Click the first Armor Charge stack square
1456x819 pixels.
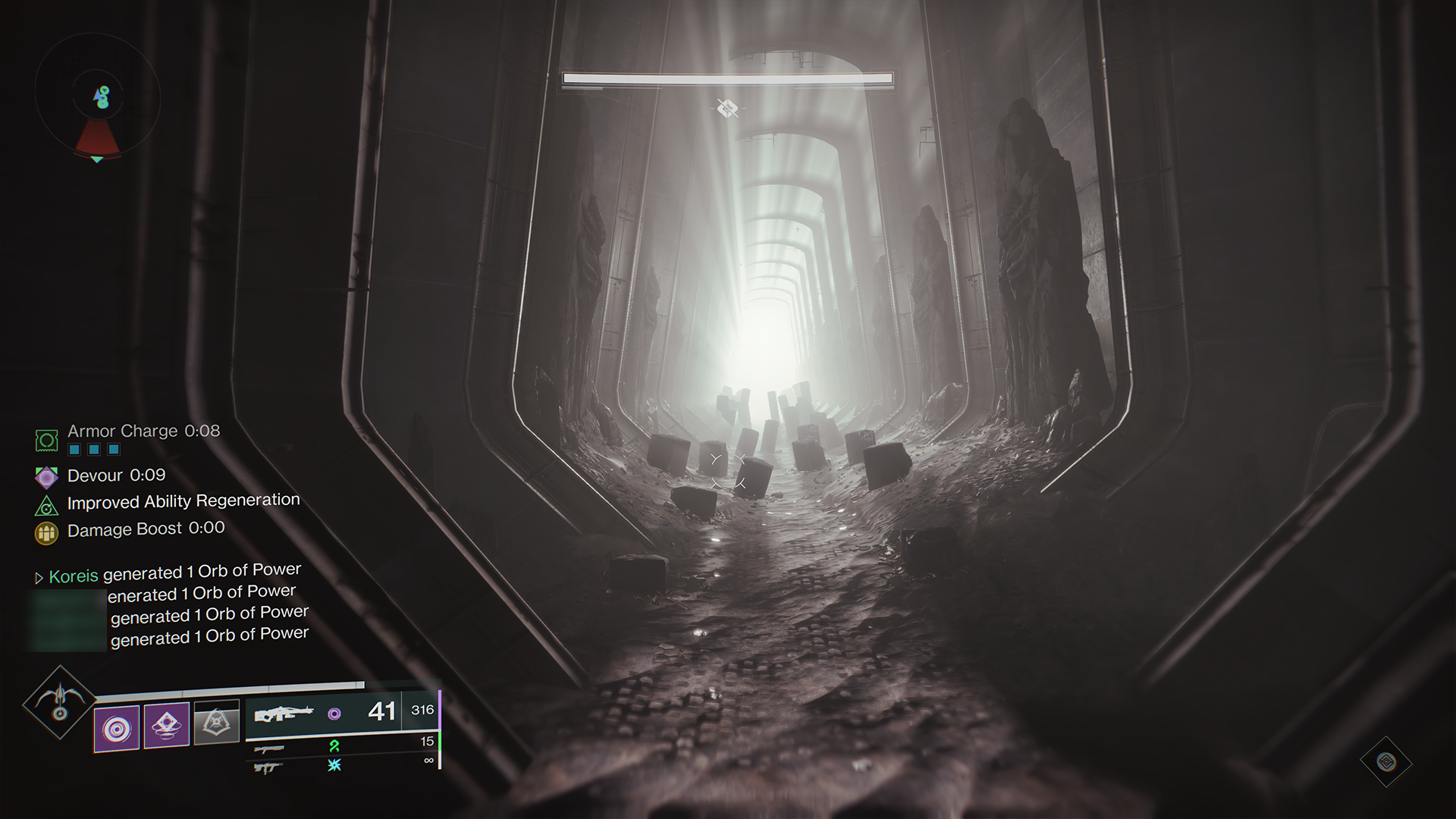(74, 450)
